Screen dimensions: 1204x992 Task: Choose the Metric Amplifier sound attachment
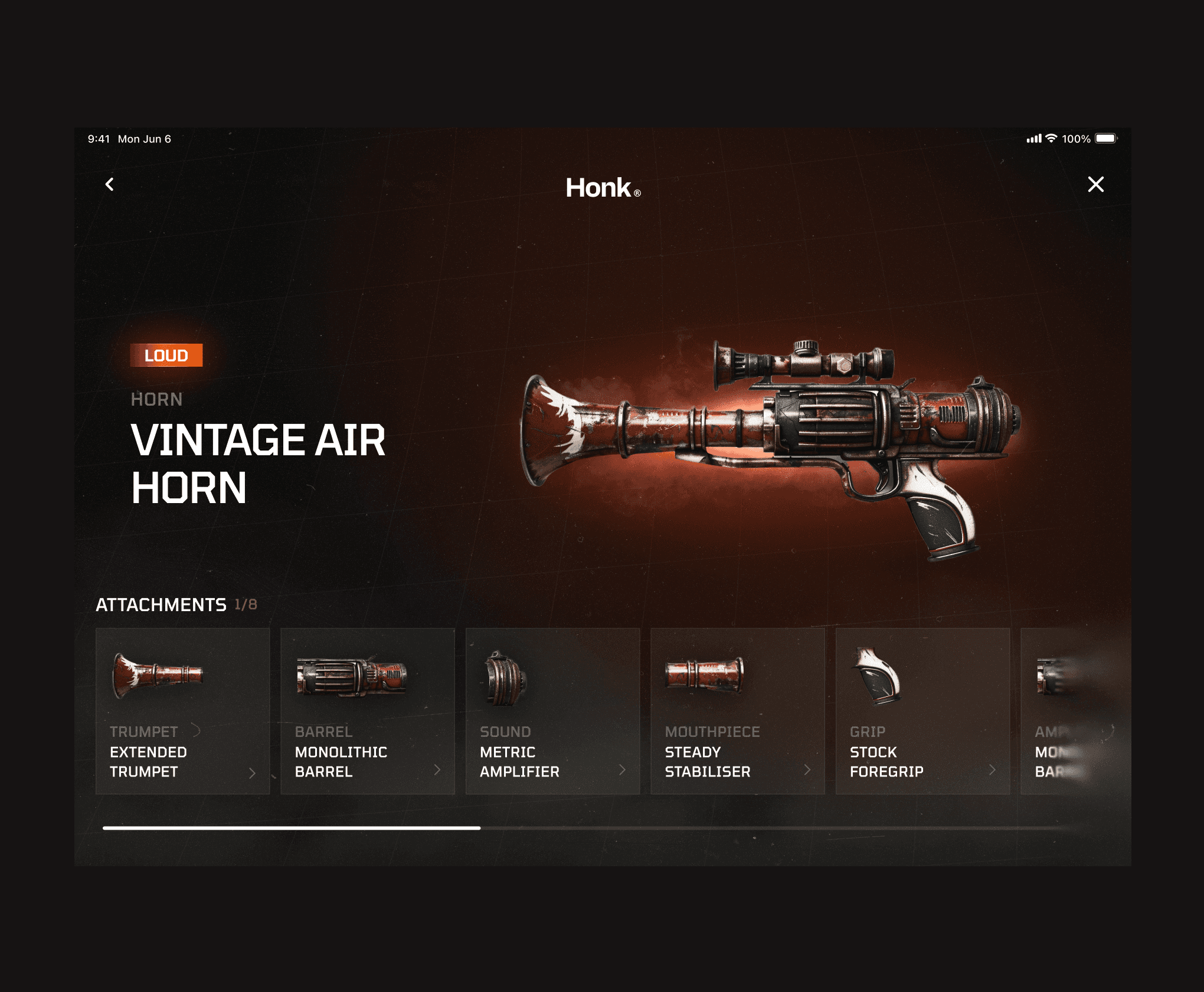pyautogui.click(x=552, y=711)
